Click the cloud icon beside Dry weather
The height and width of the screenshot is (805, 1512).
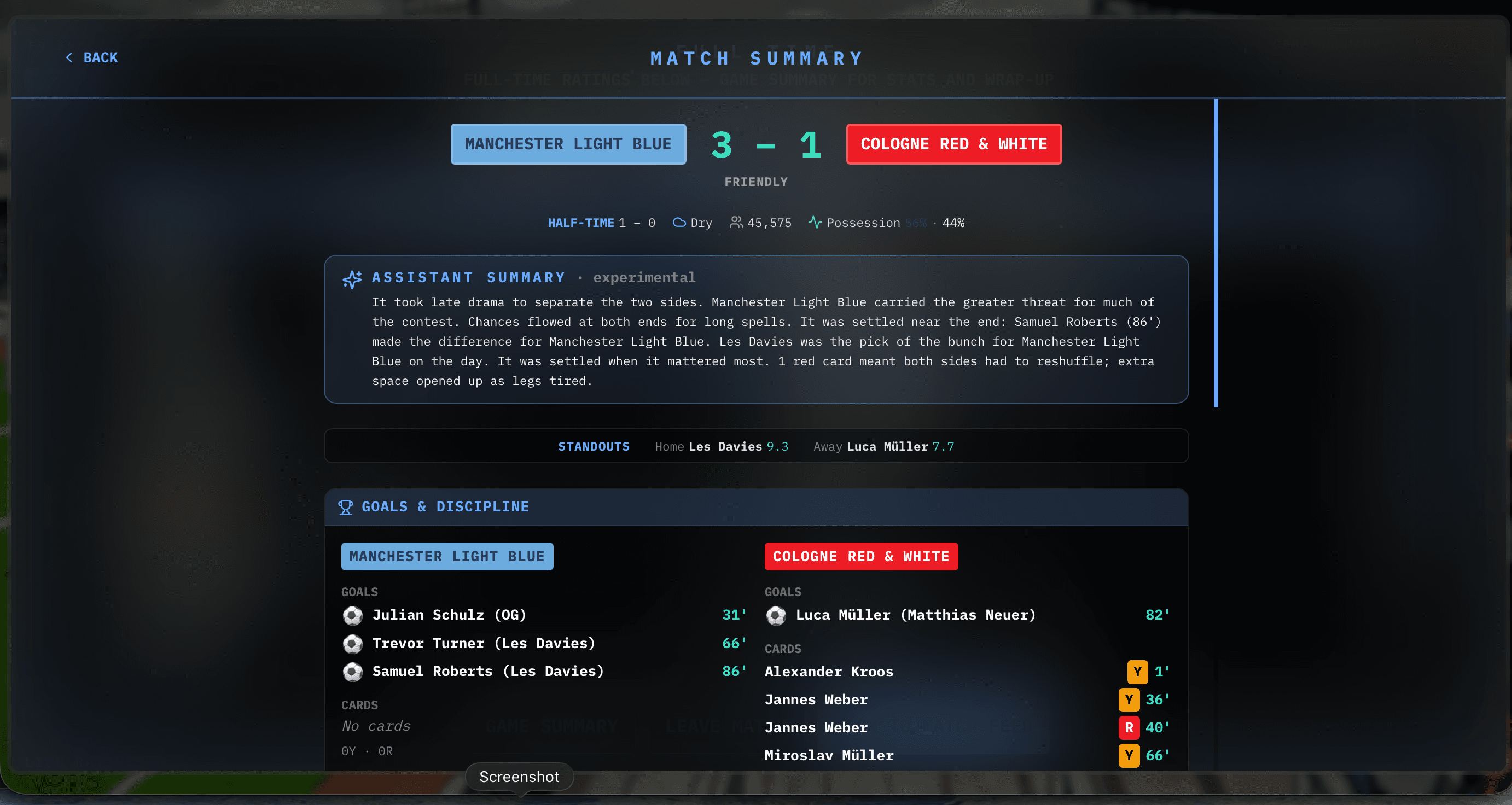(x=679, y=223)
